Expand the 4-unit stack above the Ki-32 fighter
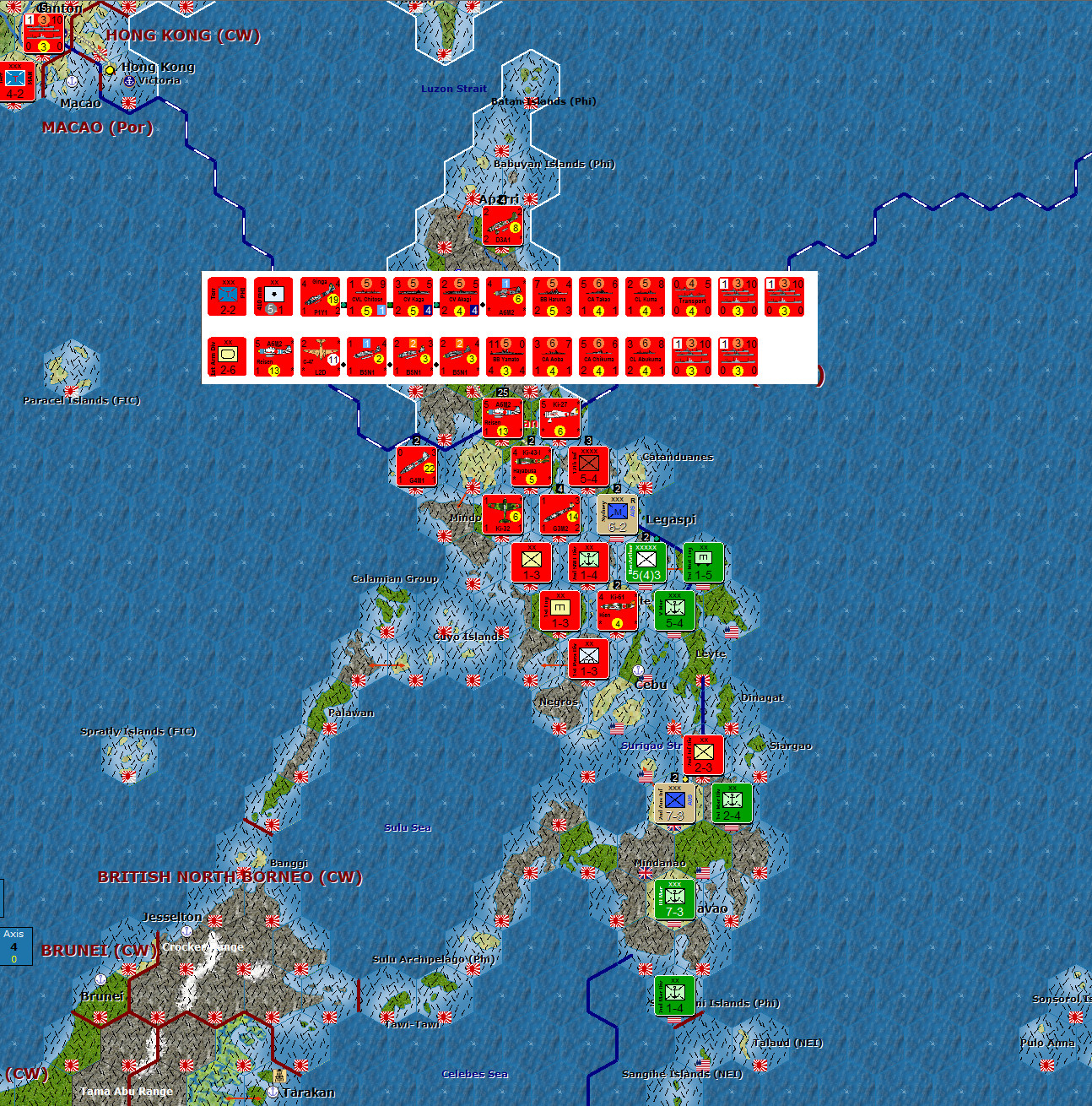1092x1106 pixels. [561, 488]
